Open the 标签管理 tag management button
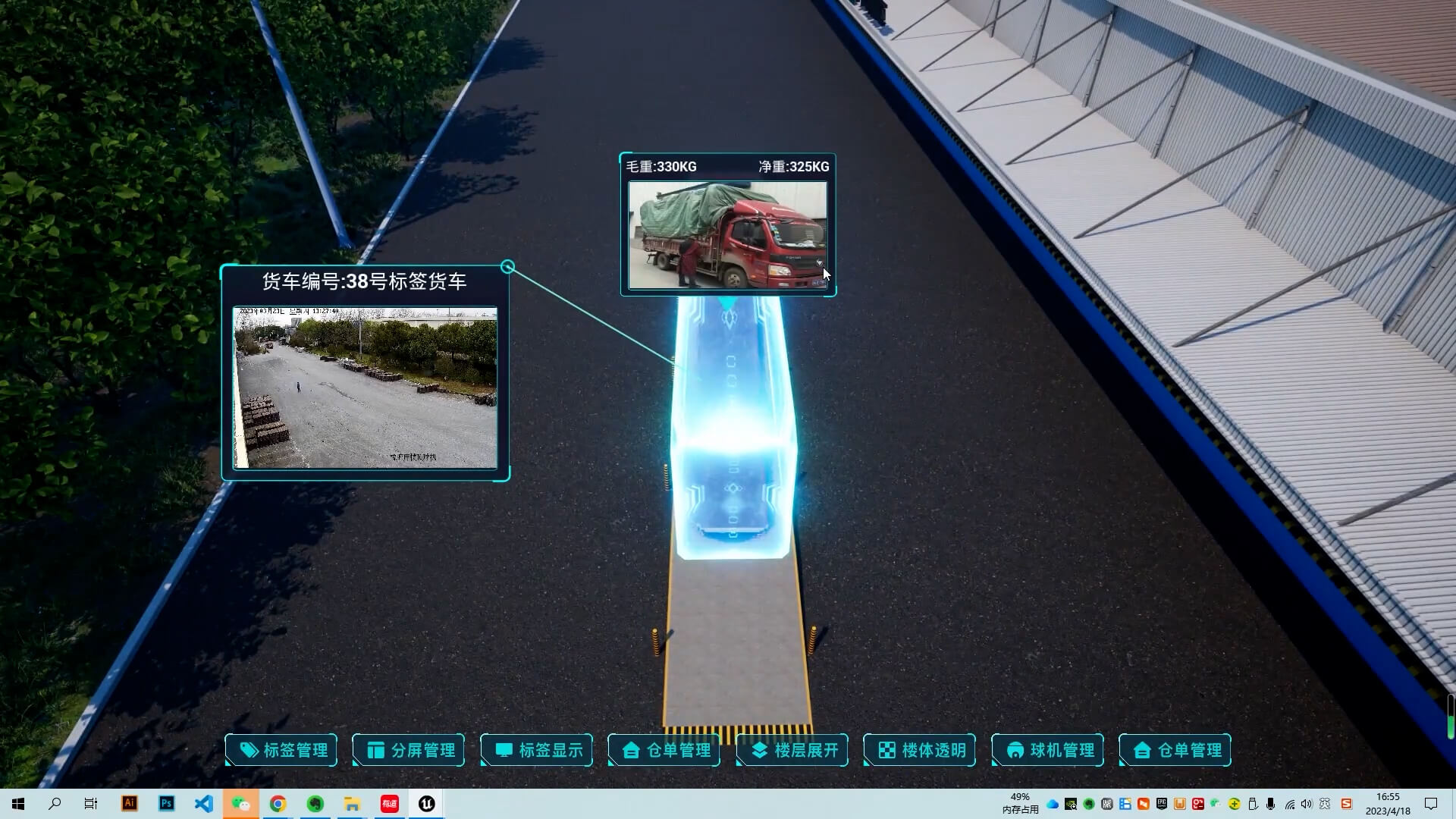 click(x=281, y=750)
